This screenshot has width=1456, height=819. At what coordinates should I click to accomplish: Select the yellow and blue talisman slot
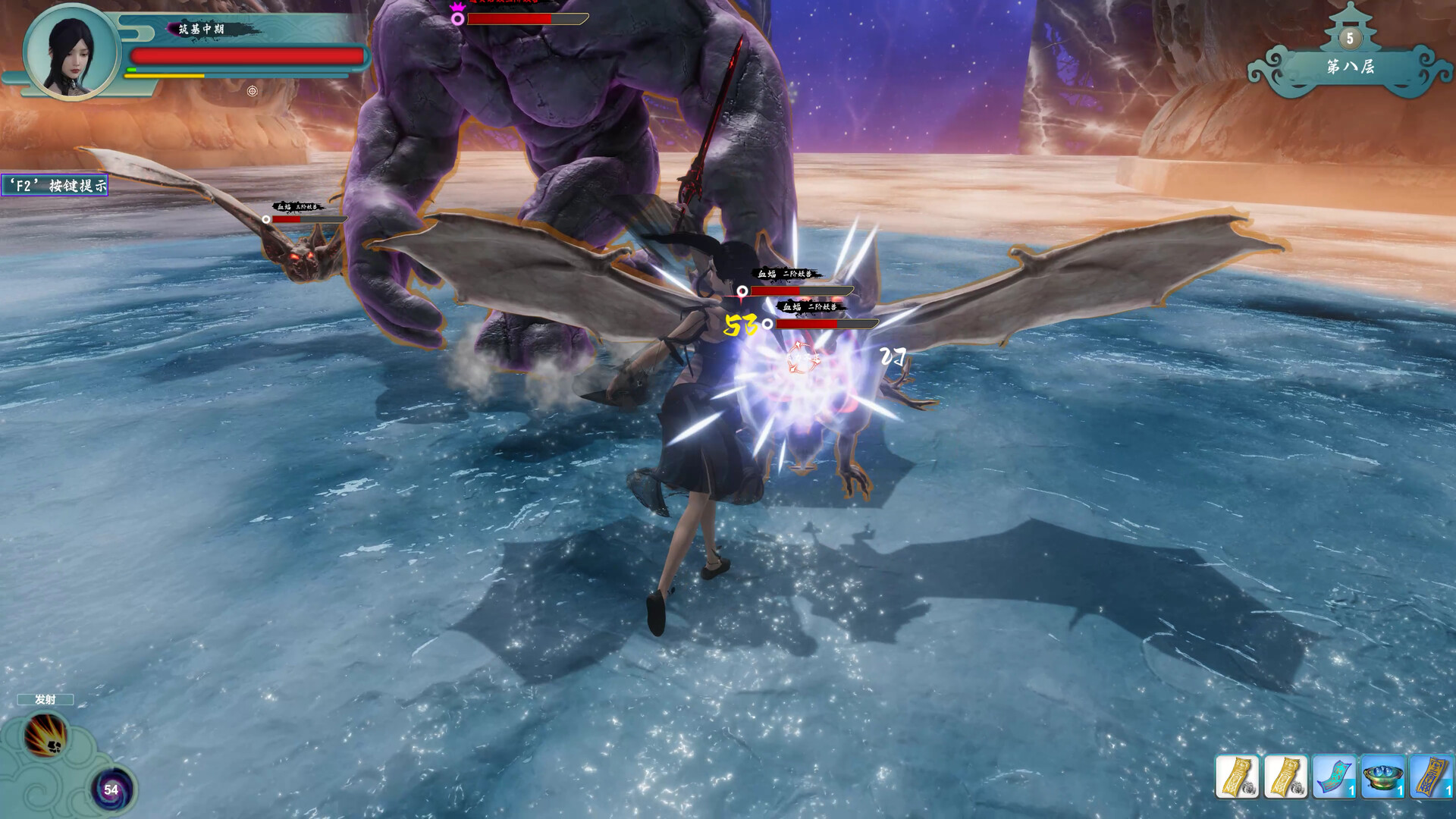[x=1431, y=777]
